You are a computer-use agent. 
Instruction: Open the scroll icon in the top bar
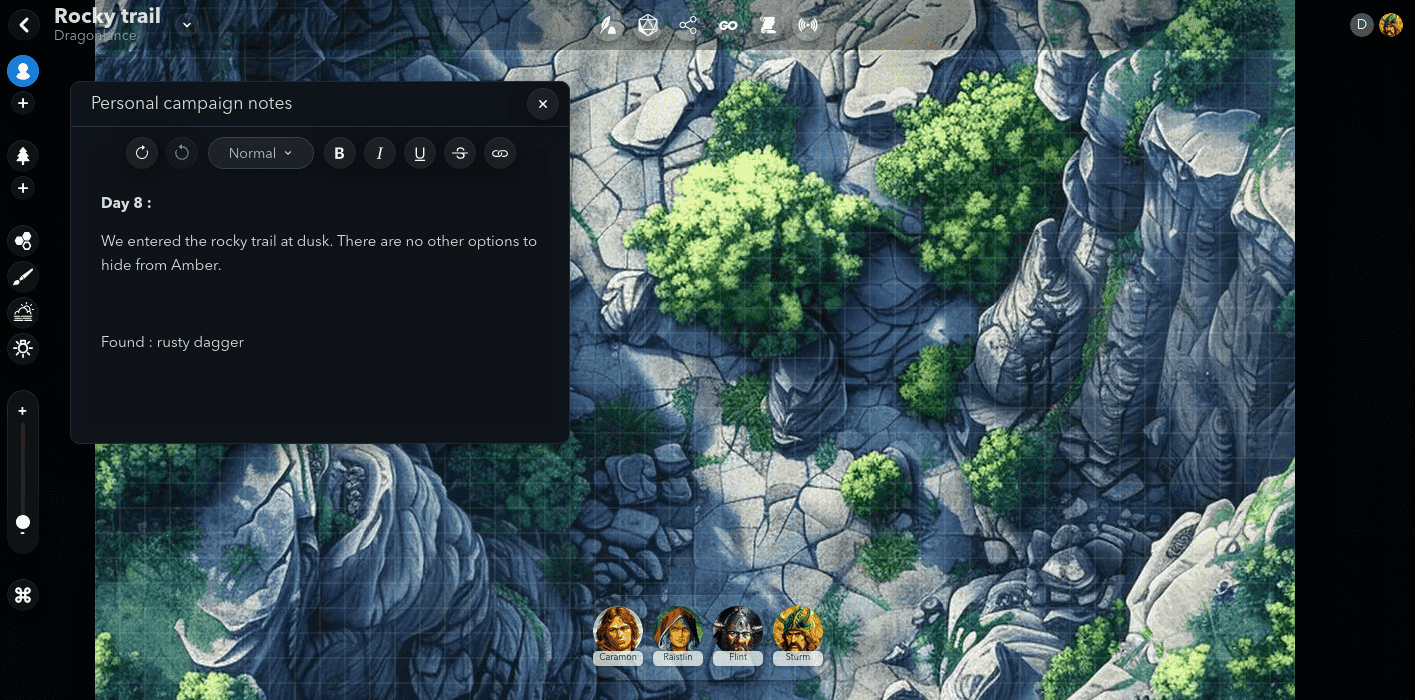(768, 26)
